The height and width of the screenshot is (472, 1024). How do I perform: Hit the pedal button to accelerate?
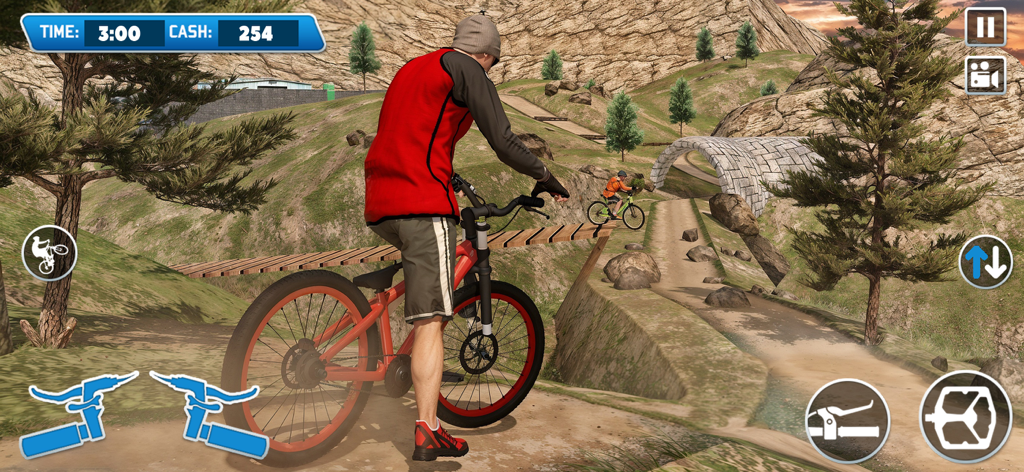click(964, 416)
